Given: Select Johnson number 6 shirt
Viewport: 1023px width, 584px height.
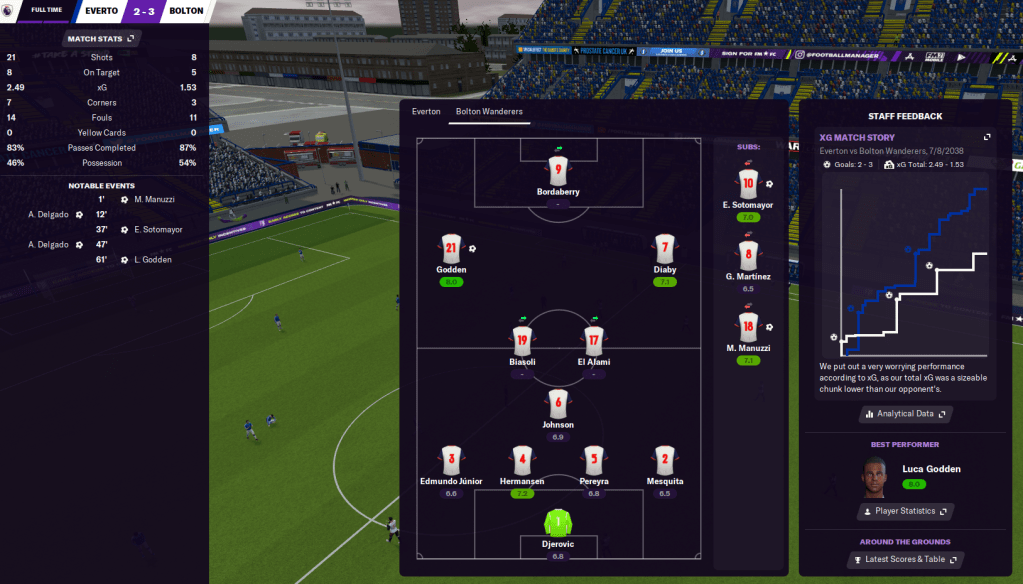Looking at the screenshot, I should click(x=558, y=404).
